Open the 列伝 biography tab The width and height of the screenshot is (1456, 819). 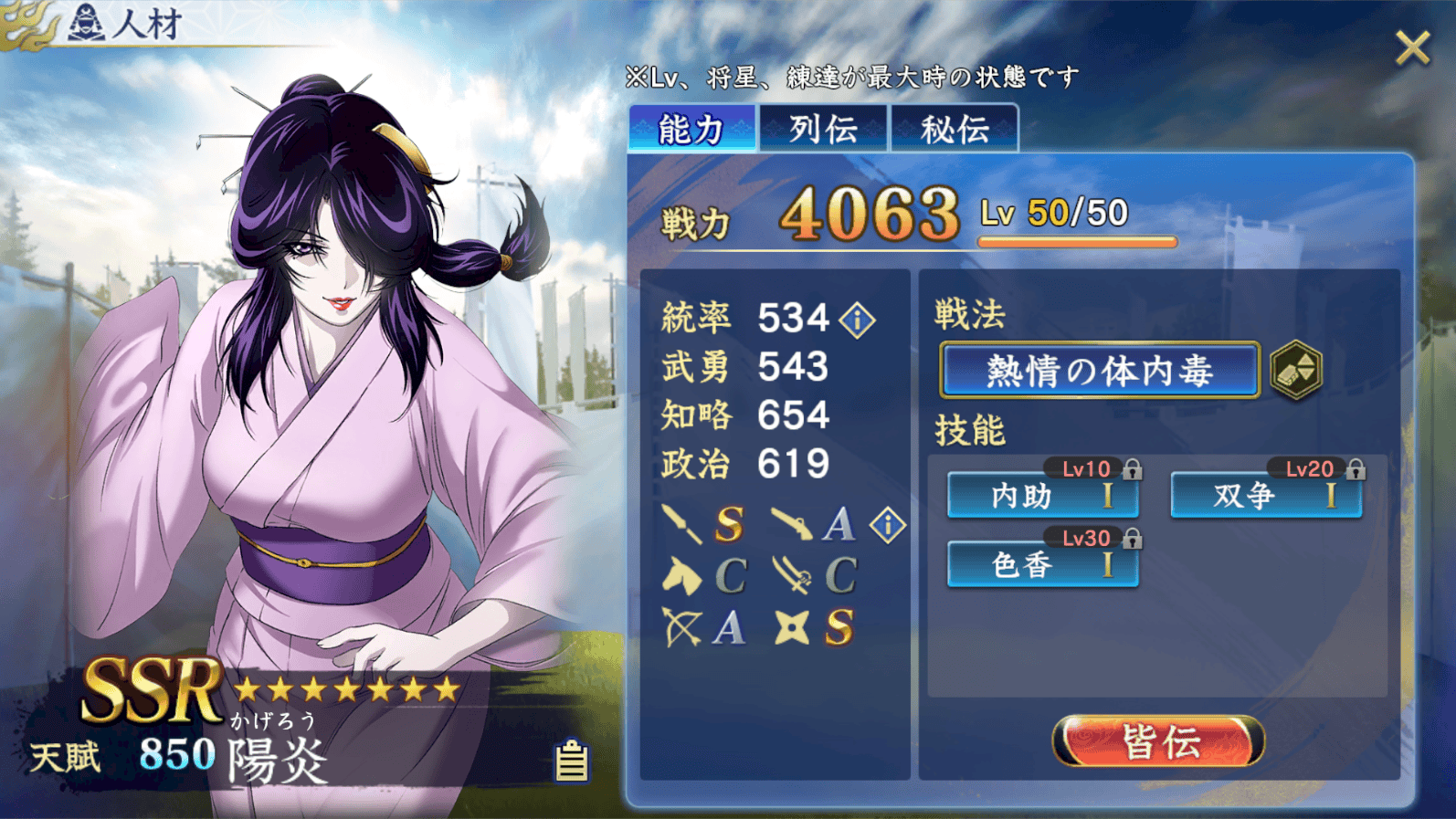823,129
